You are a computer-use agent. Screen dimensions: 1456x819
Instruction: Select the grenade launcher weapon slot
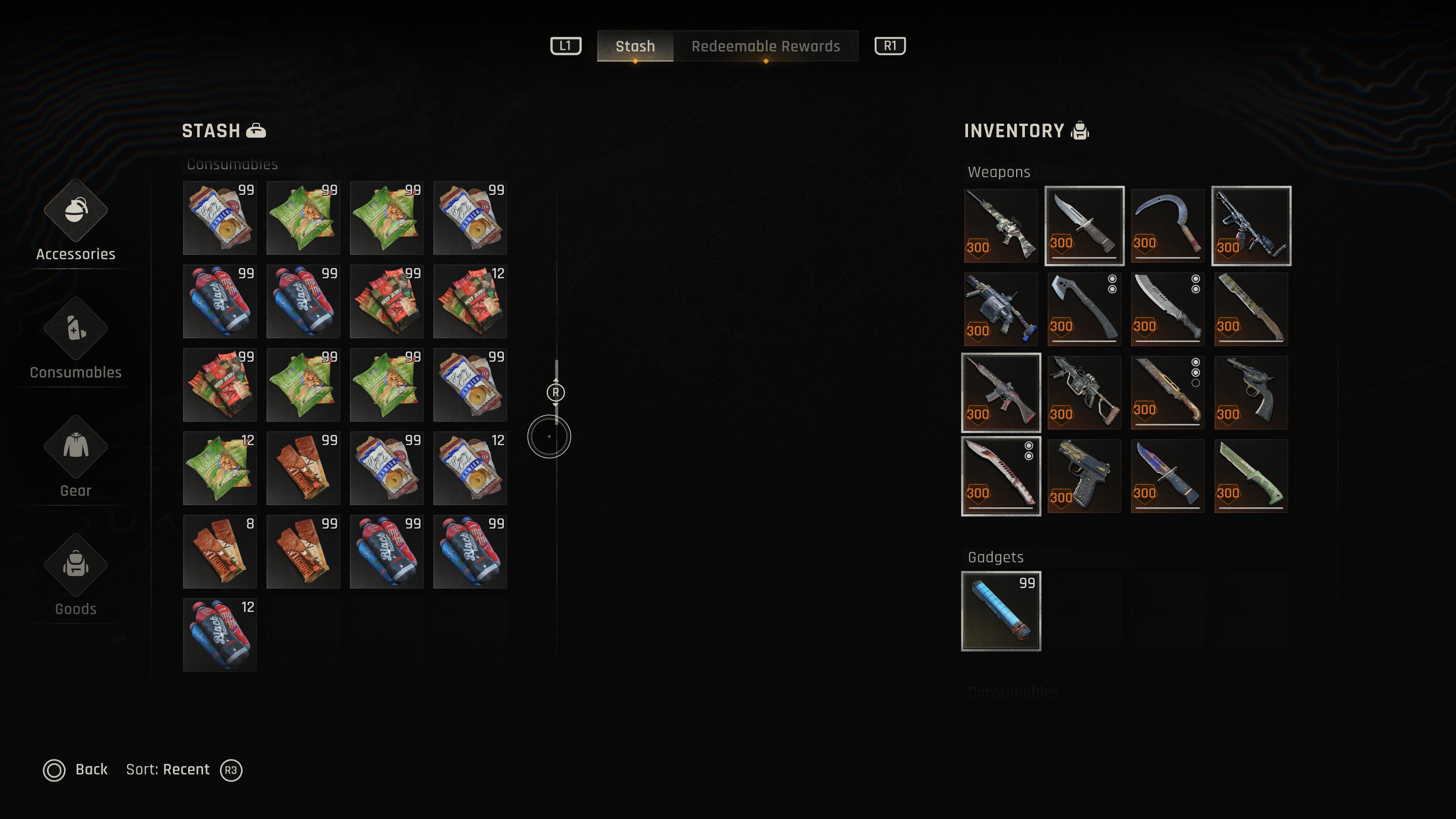(1001, 309)
